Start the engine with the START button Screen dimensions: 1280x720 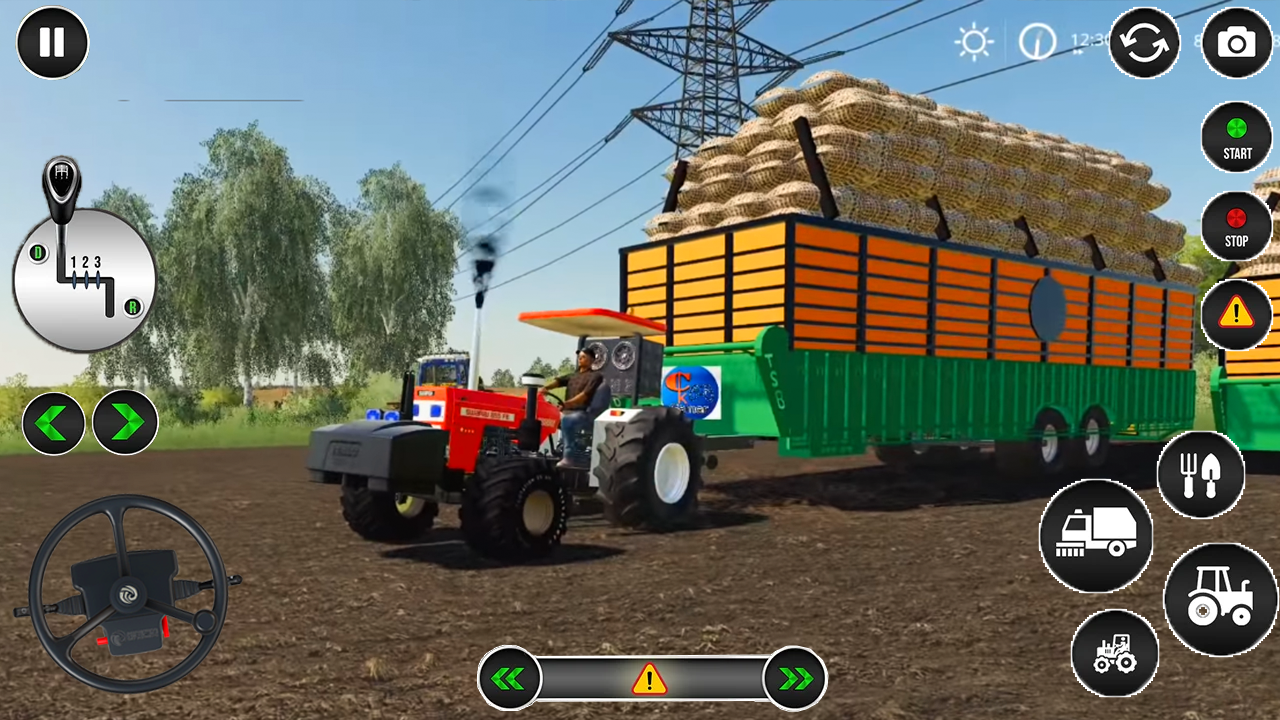[x=1237, y=140]
